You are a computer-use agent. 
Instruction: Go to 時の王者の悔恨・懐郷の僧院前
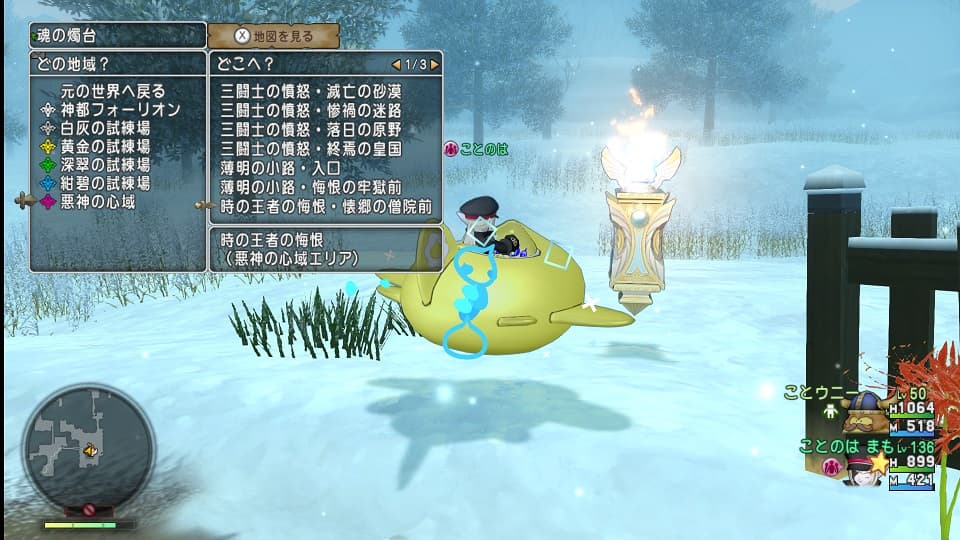click(327, 207)
